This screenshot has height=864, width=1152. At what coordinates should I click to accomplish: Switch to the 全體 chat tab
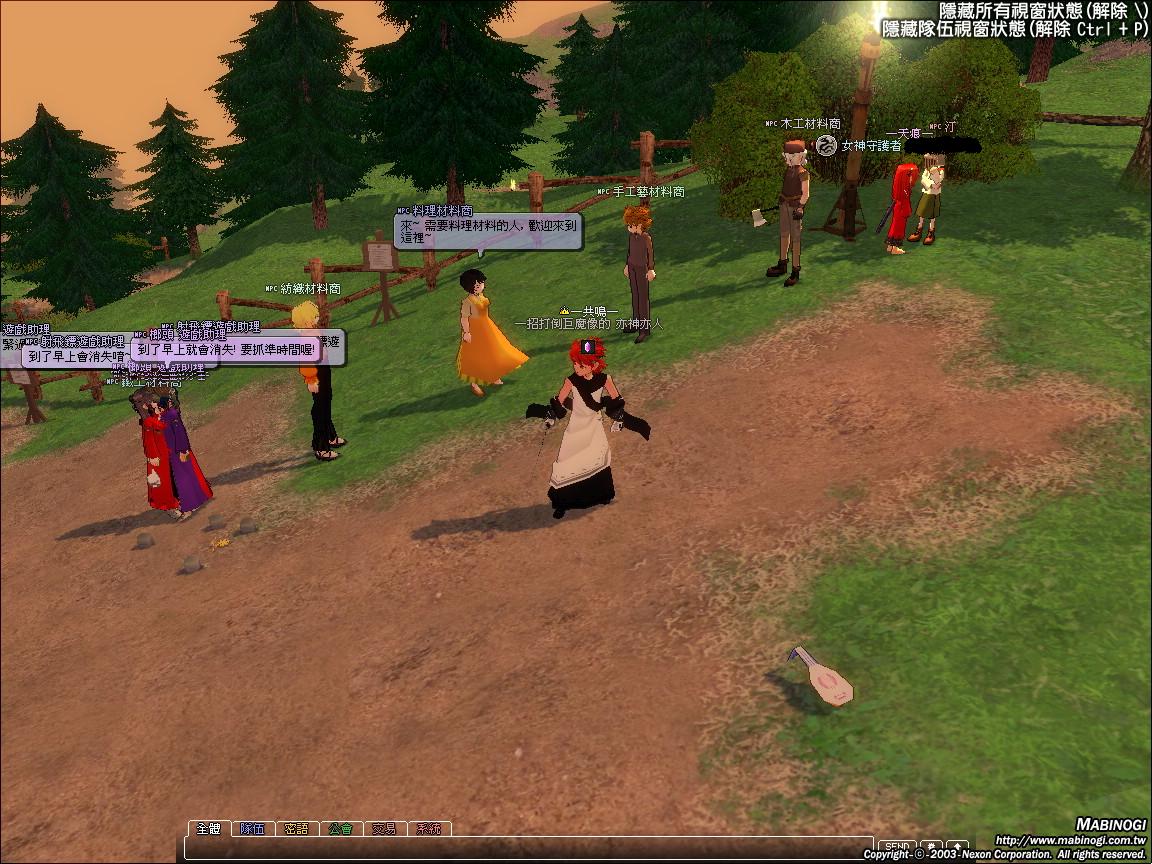[208, 829]
